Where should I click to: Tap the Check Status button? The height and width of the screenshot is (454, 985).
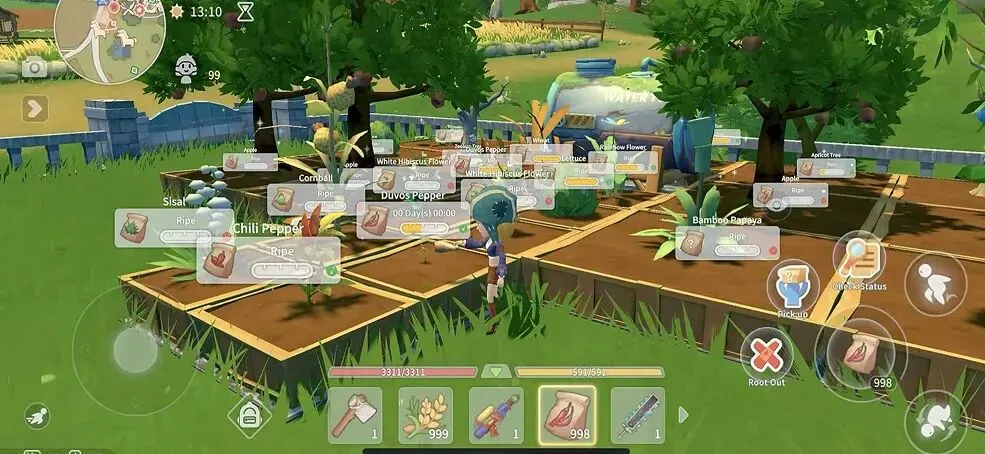(x=859, y=258)
